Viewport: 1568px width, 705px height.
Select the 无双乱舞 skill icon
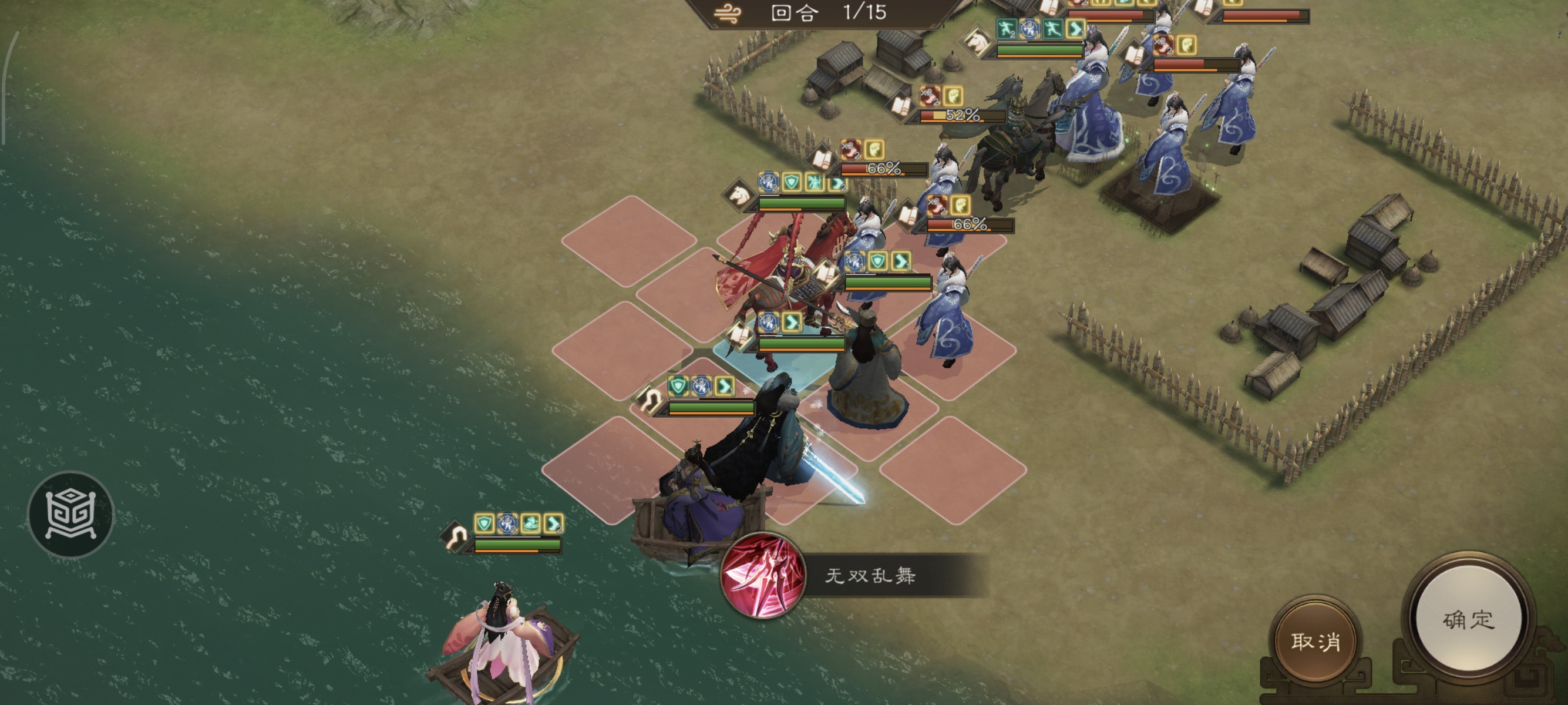[763, 576]
